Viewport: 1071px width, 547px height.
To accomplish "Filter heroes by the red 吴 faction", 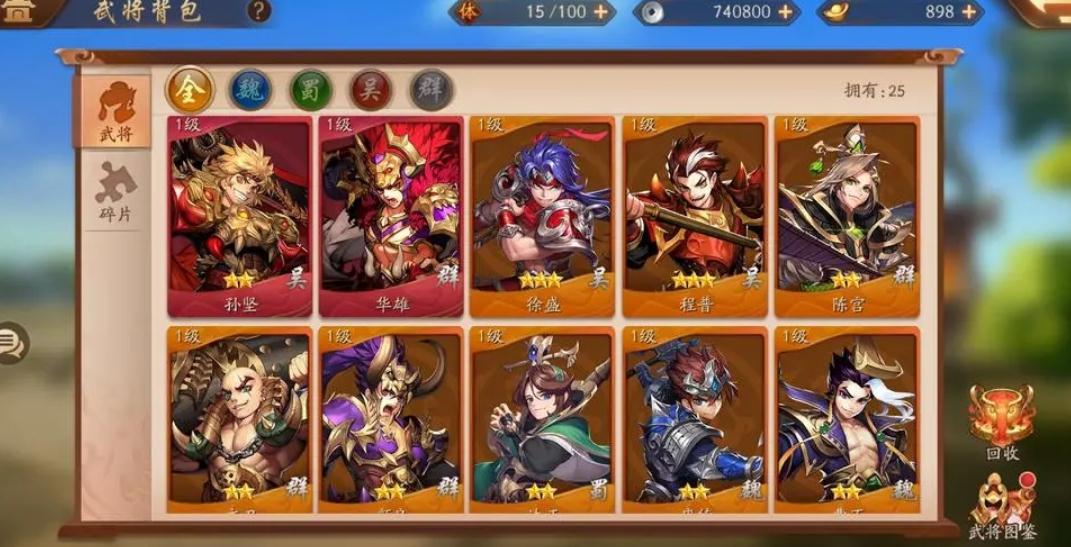I will 370,90.
